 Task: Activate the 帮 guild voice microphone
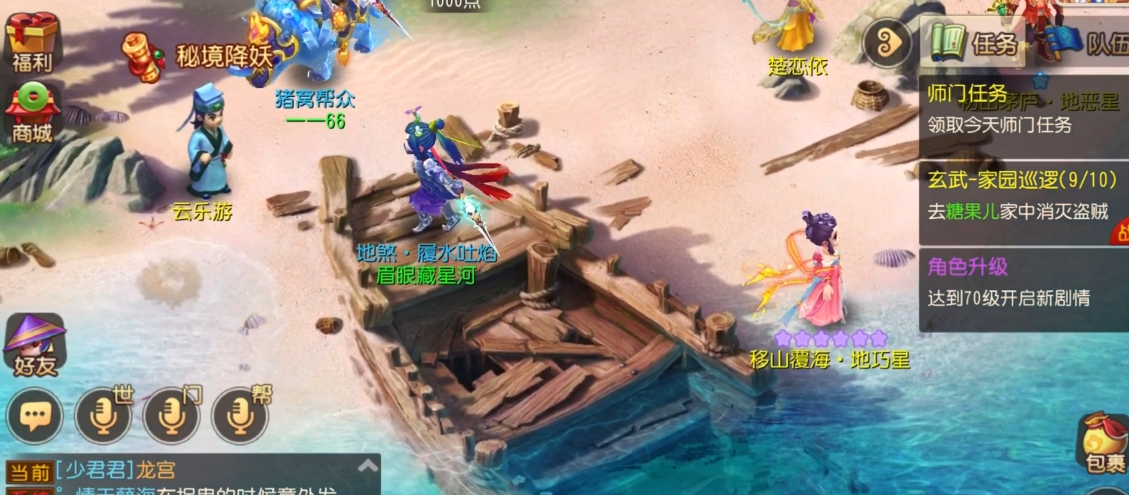[240, 414]
